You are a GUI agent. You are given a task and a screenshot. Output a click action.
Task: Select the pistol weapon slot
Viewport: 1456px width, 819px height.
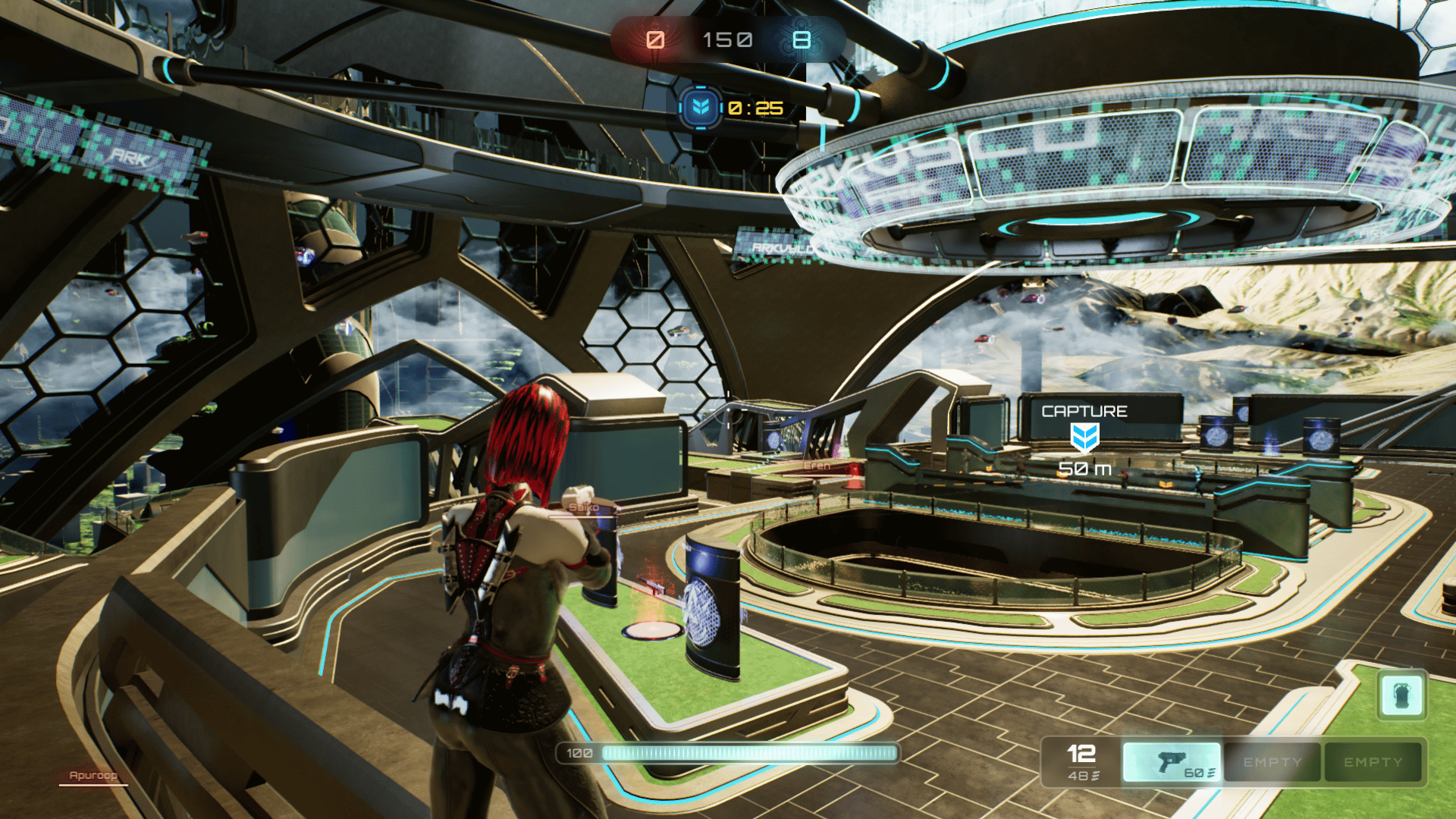tap(1172, 761)
